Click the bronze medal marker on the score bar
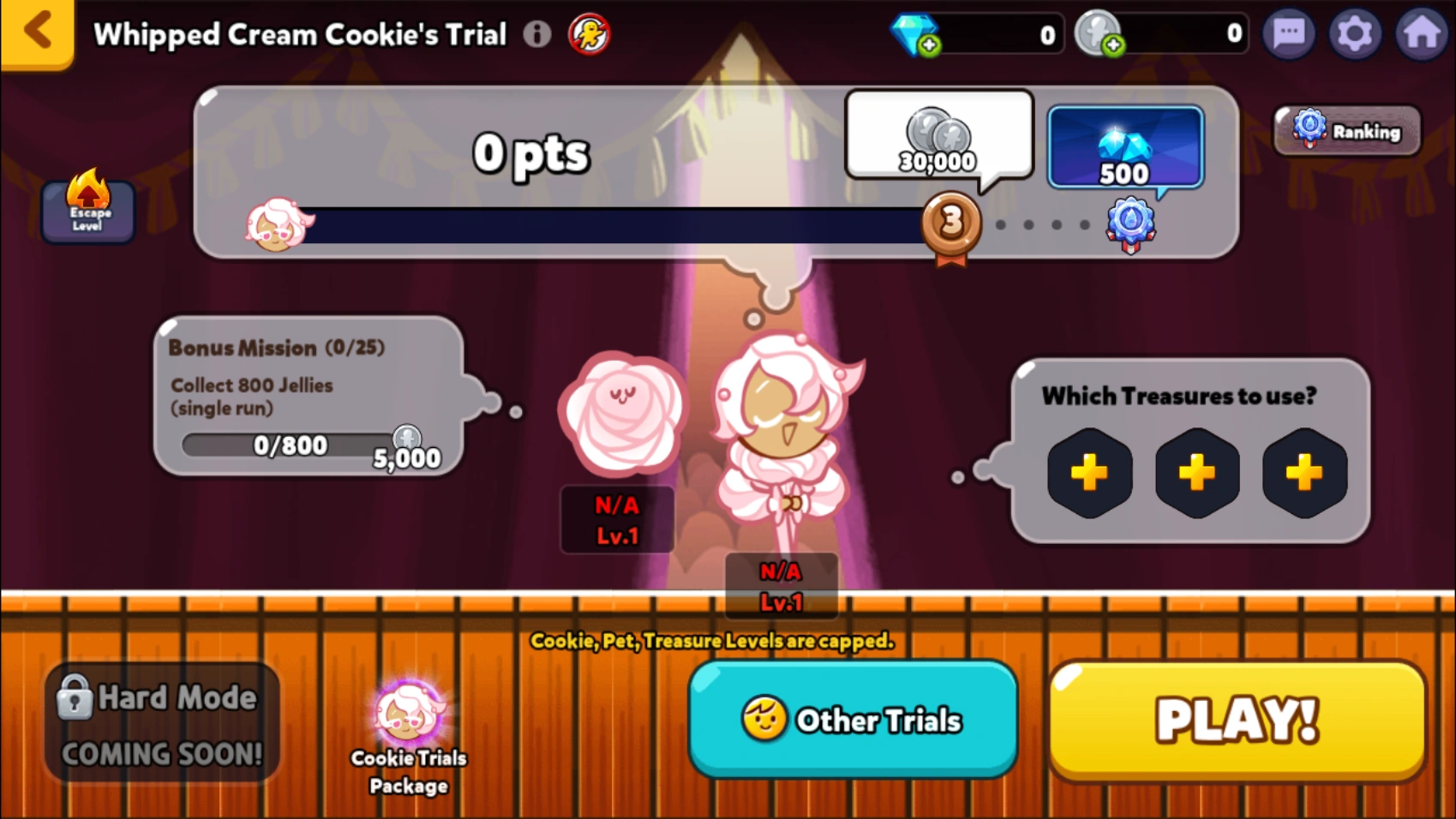1456x819 pixels. point(950,224)
